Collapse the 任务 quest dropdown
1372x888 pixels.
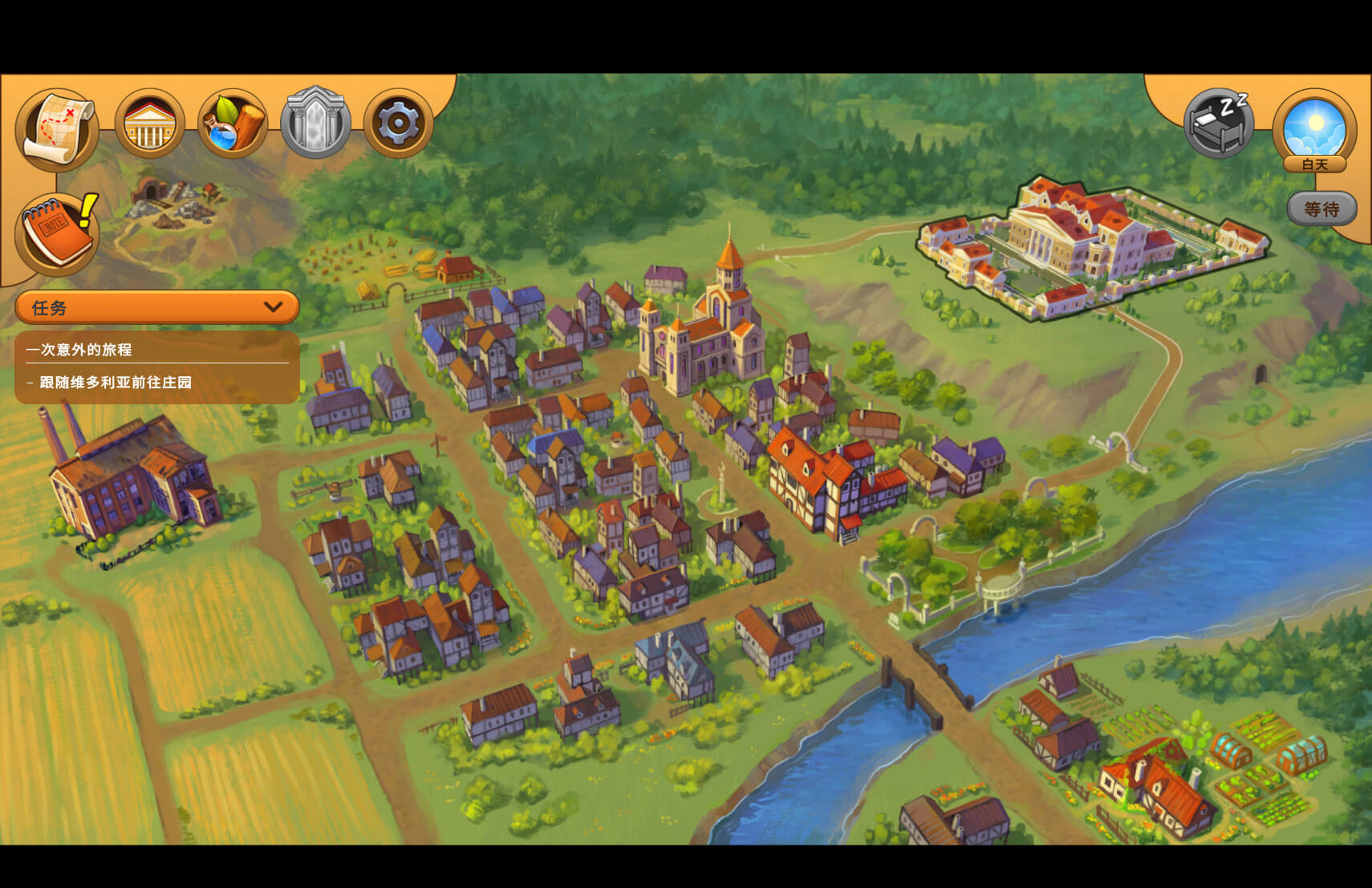(x=273, y=307)
